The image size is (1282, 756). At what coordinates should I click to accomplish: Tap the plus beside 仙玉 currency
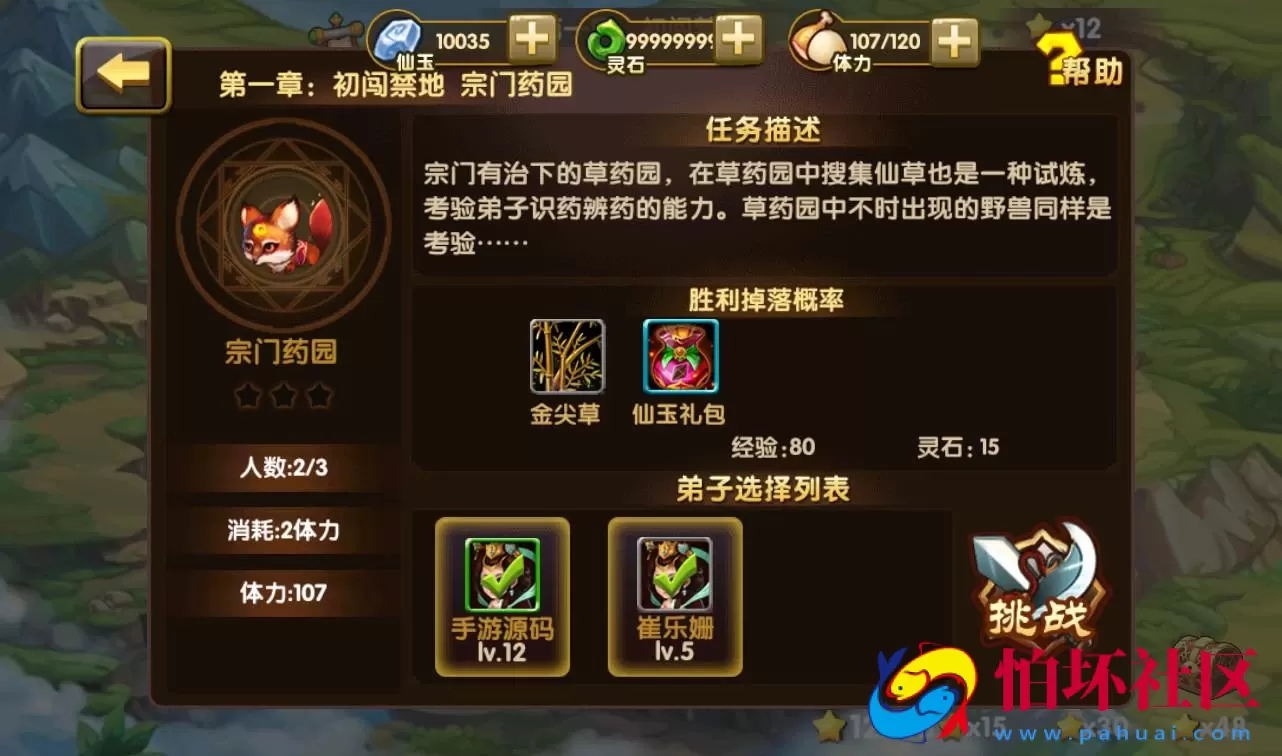pyautogui.click(x=533, y=40)
